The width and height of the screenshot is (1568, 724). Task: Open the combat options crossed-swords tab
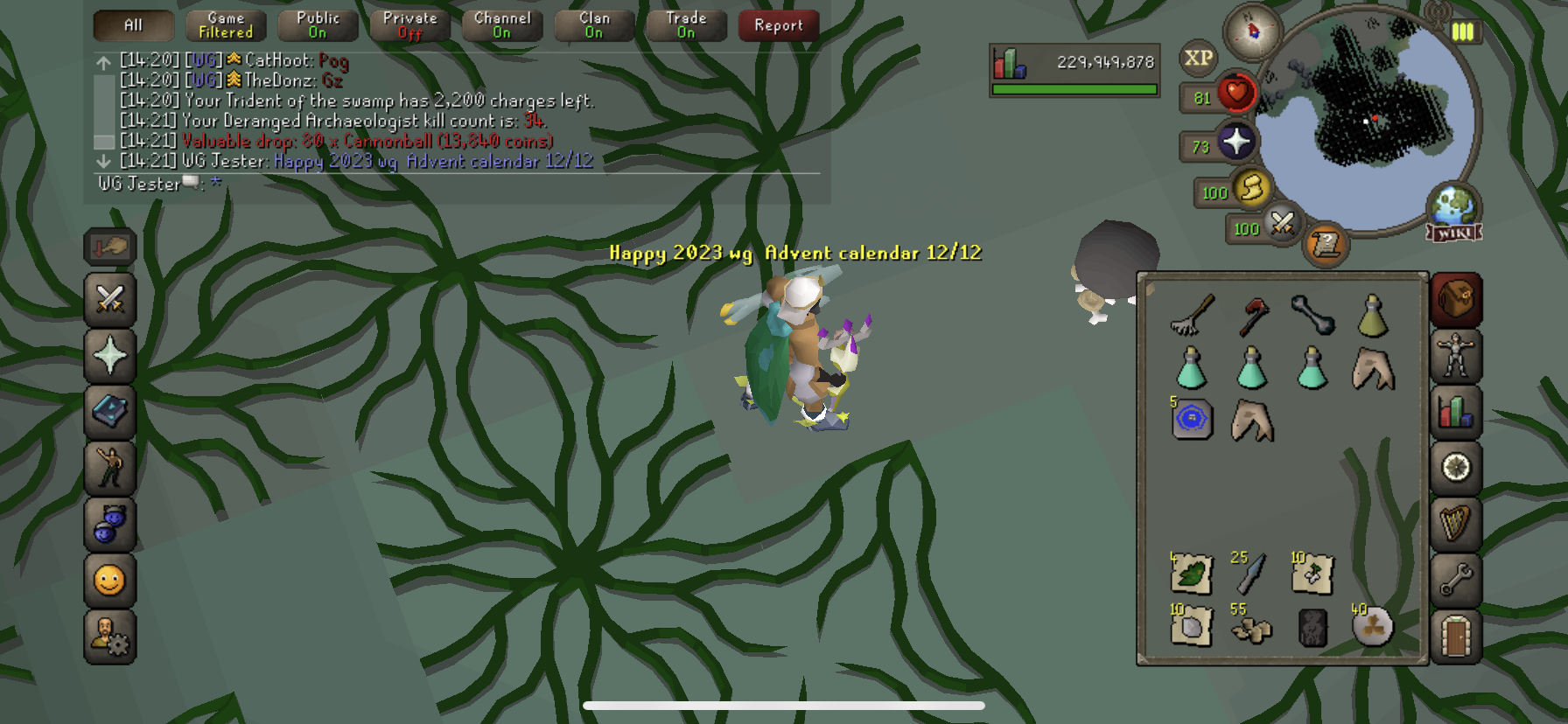point(110,299)
